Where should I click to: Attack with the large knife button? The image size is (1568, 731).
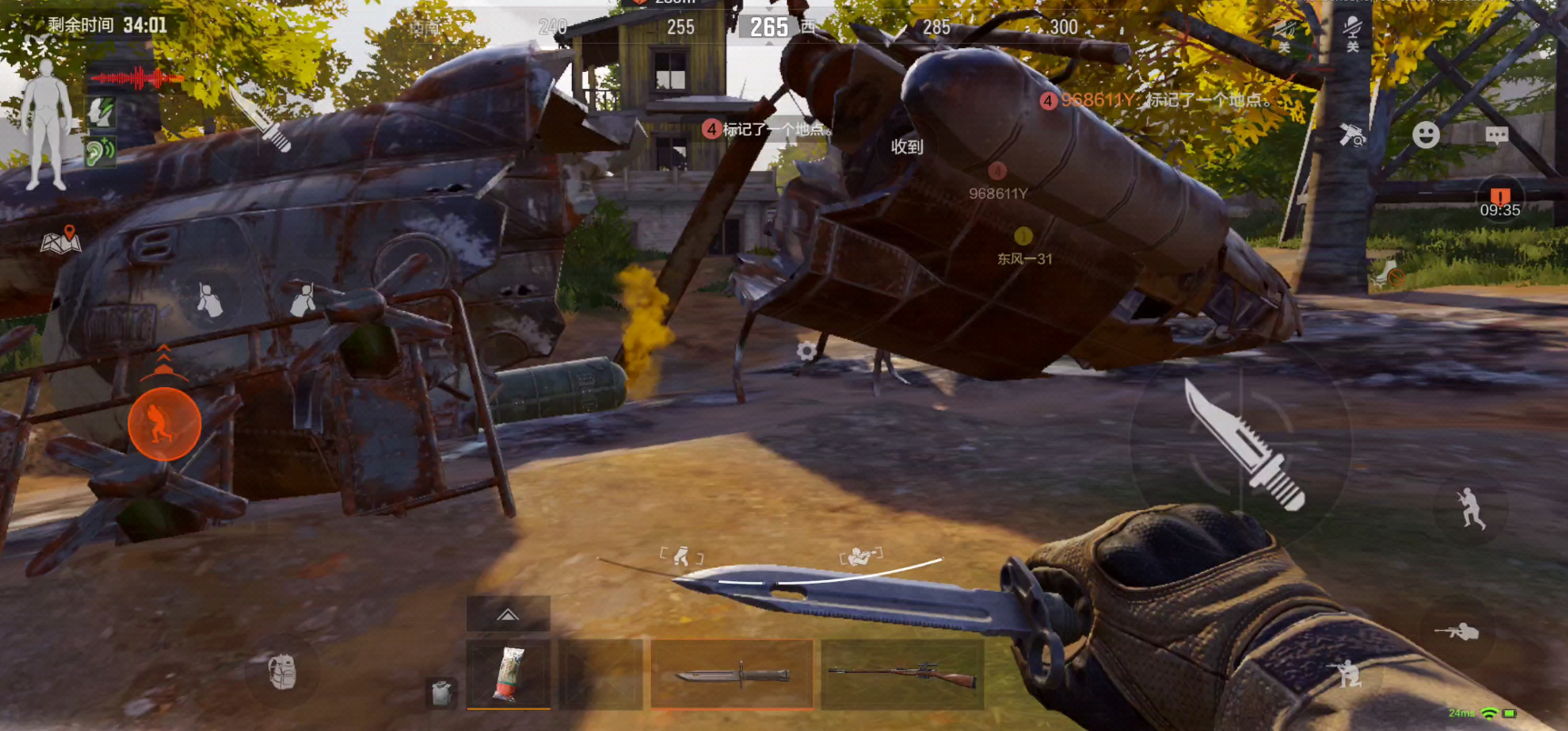click(x=1242, y=443)
